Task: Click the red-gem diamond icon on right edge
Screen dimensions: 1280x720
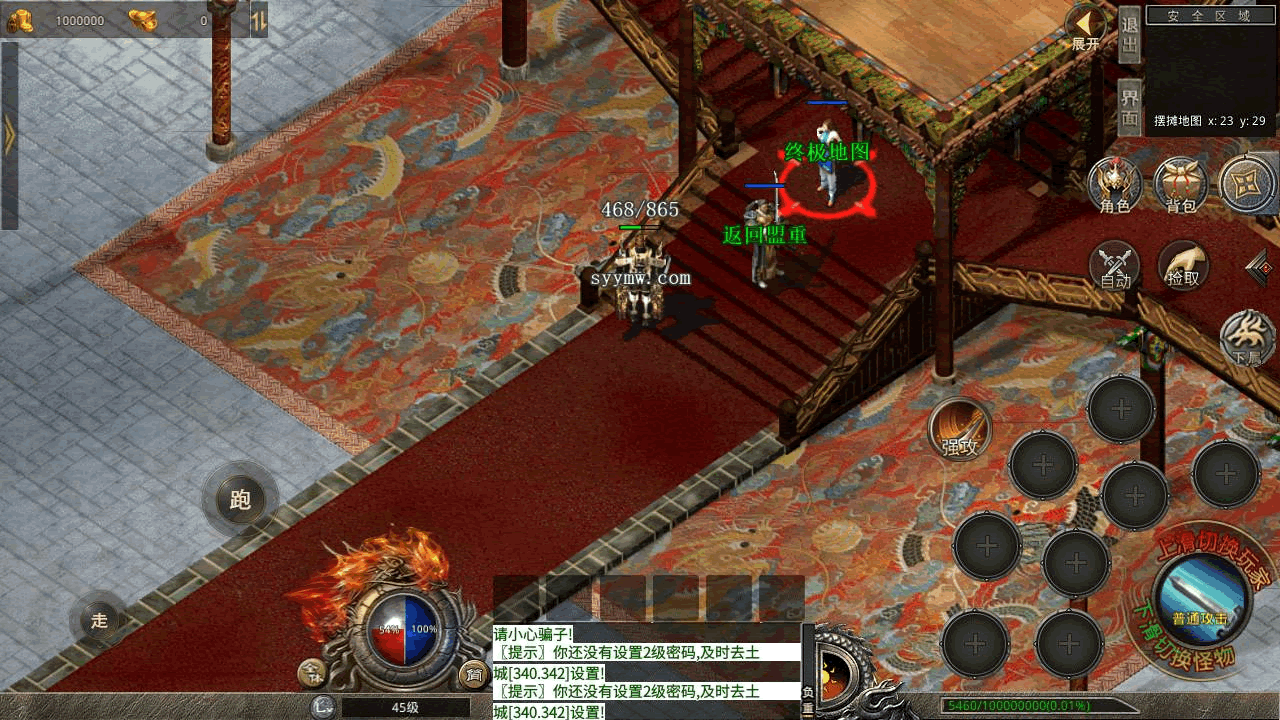Action: click(1262, 267)
